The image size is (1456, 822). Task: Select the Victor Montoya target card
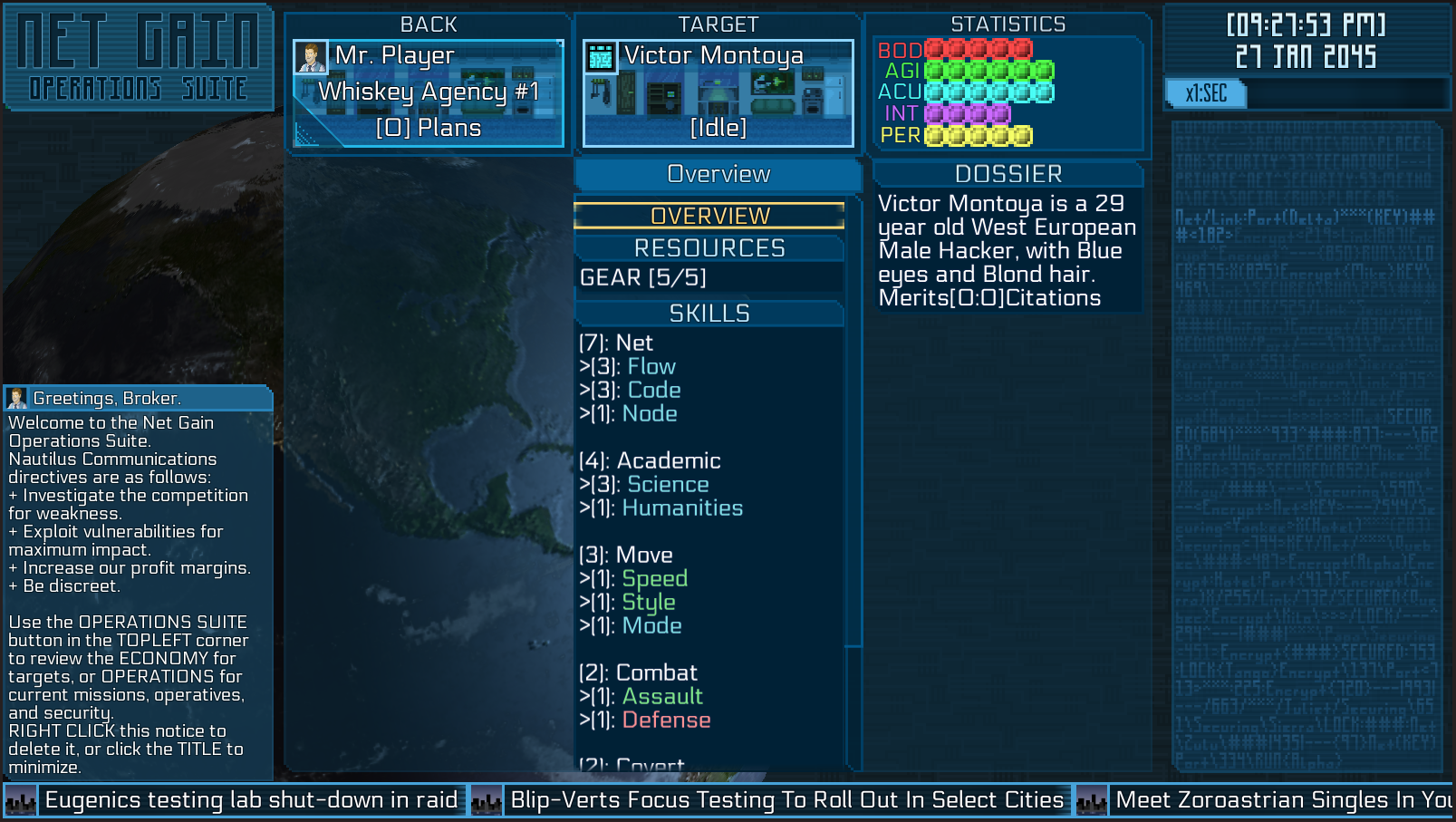(x=718, y=92)
